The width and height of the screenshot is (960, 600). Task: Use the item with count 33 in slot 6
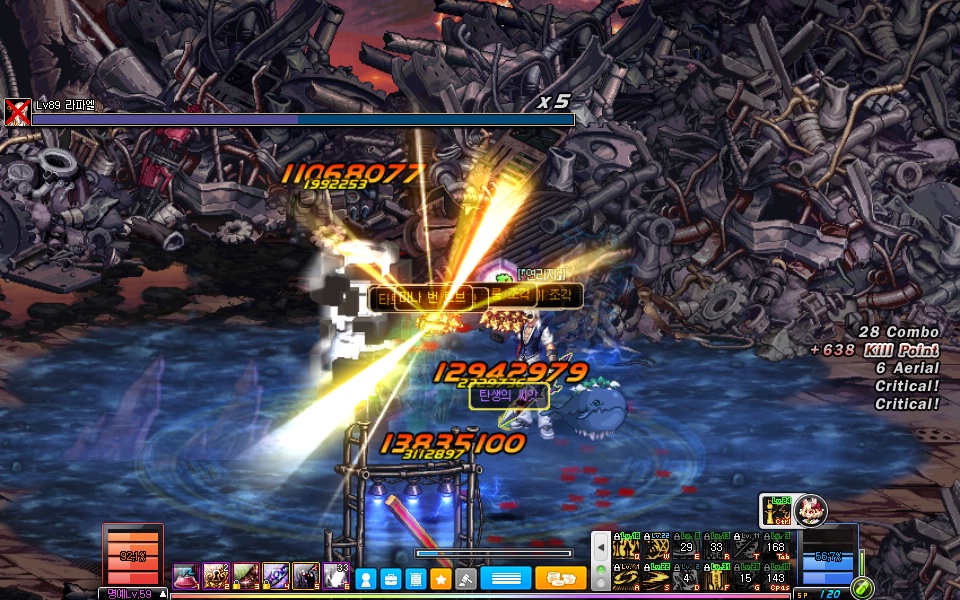coord(336,576)
